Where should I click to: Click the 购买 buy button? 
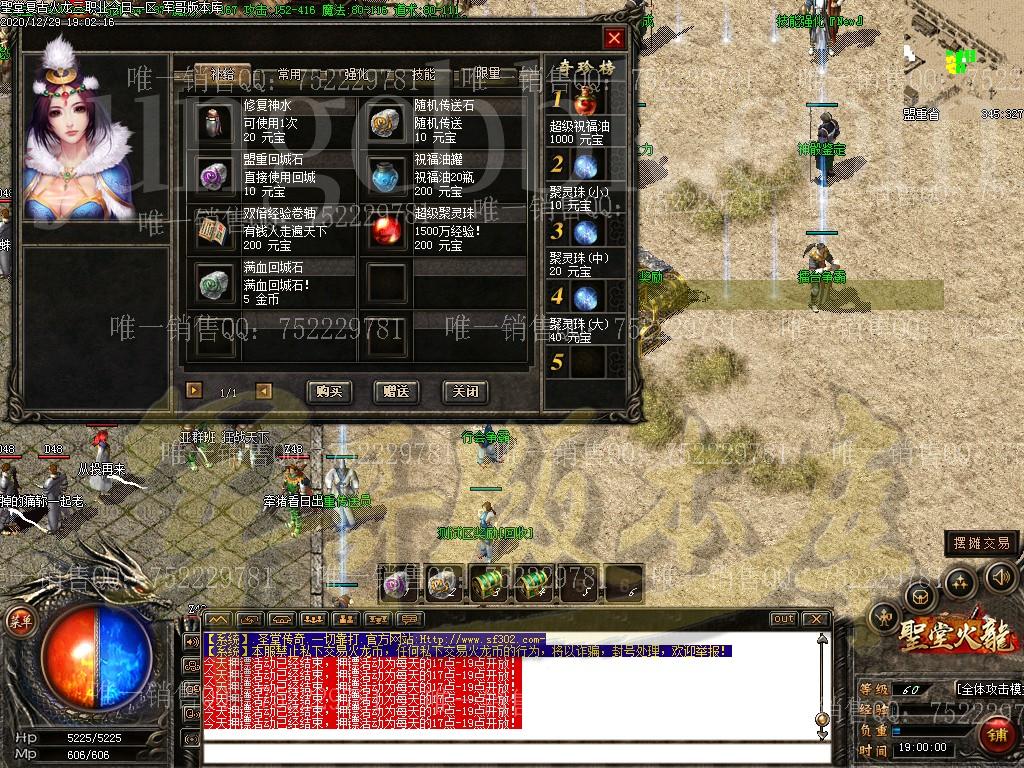point(328,391)
